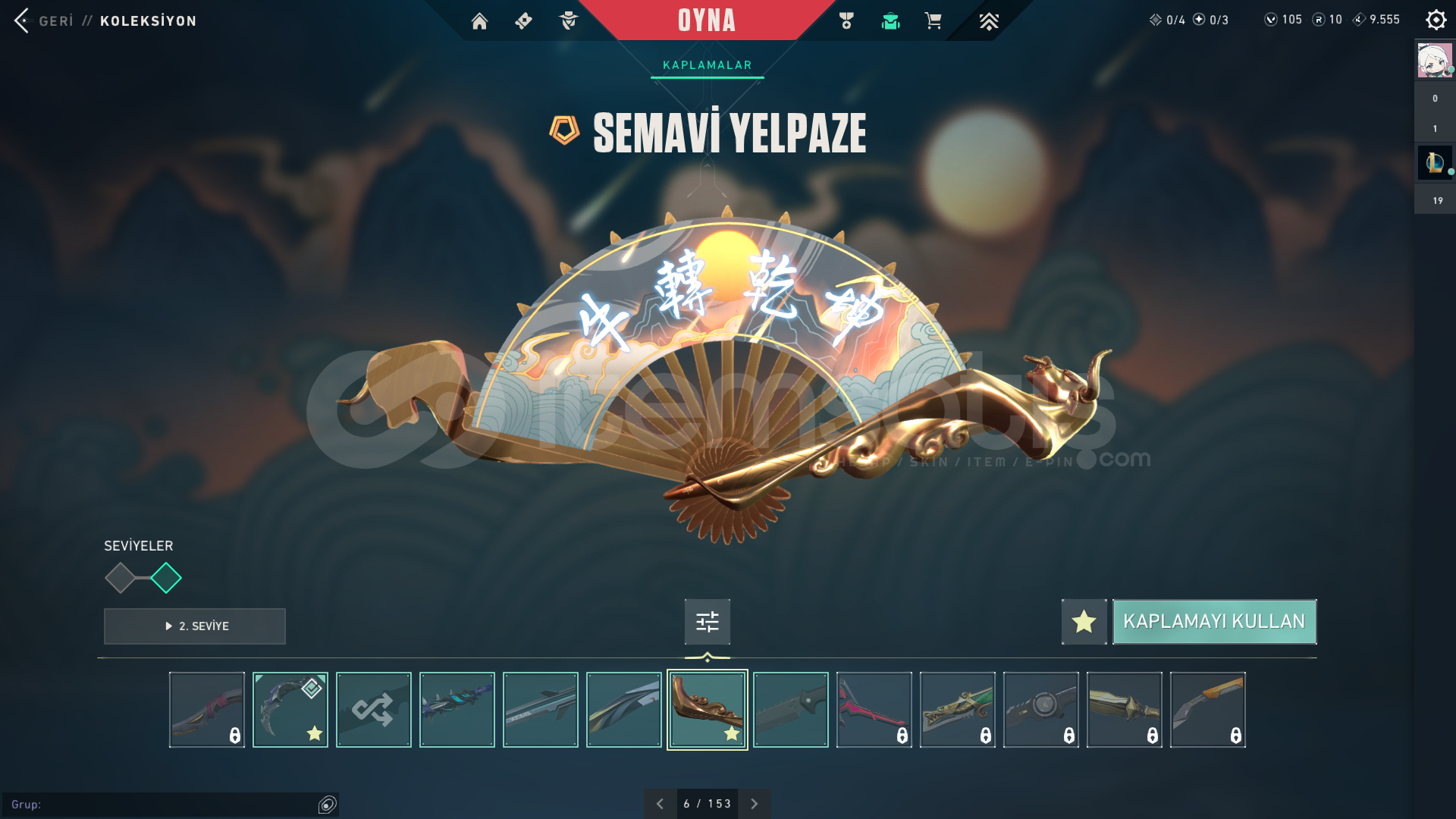
Task: Favorite this skin with the star button
Action: tap(1084, 622)
